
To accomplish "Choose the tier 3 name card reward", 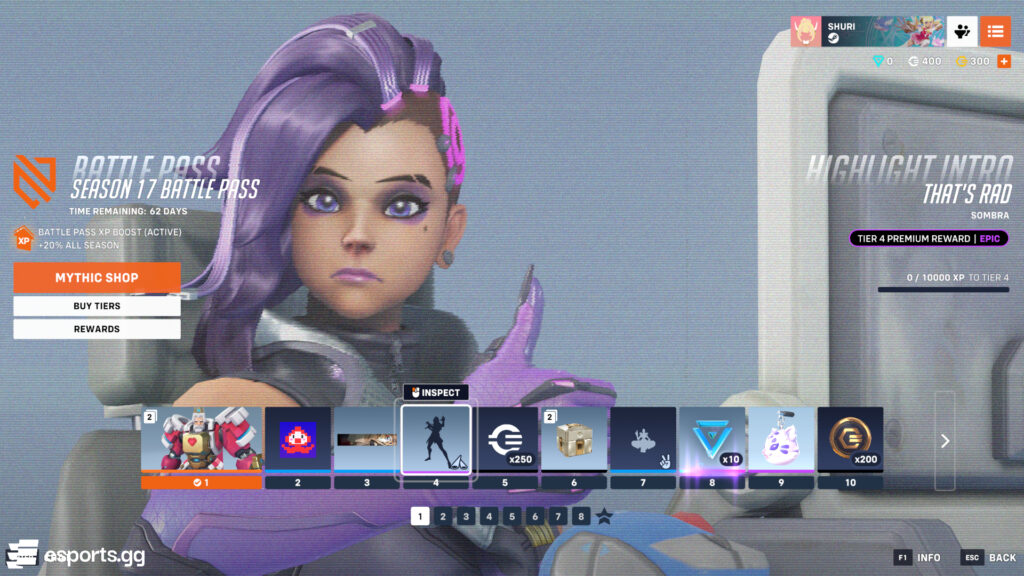I will 366,440.
